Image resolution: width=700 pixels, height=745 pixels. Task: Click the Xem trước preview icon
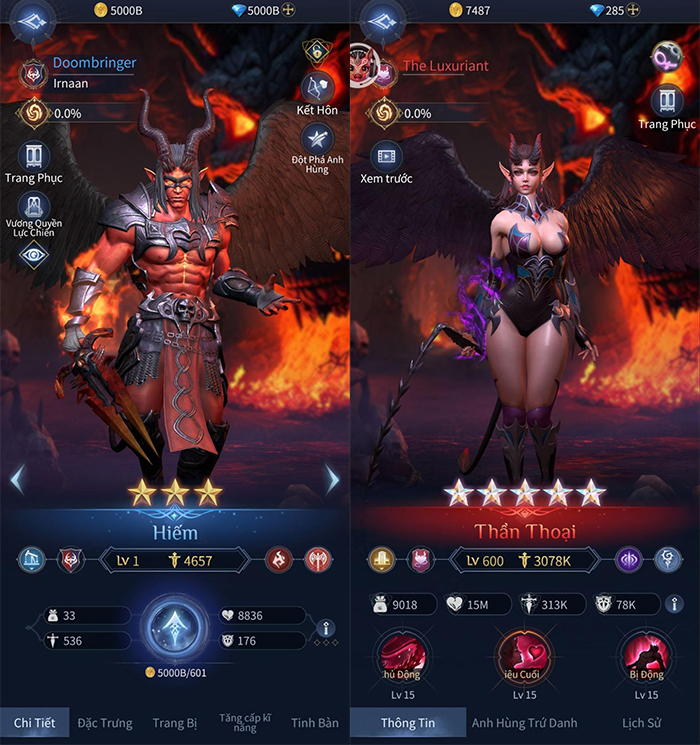(x=385, y=157)
